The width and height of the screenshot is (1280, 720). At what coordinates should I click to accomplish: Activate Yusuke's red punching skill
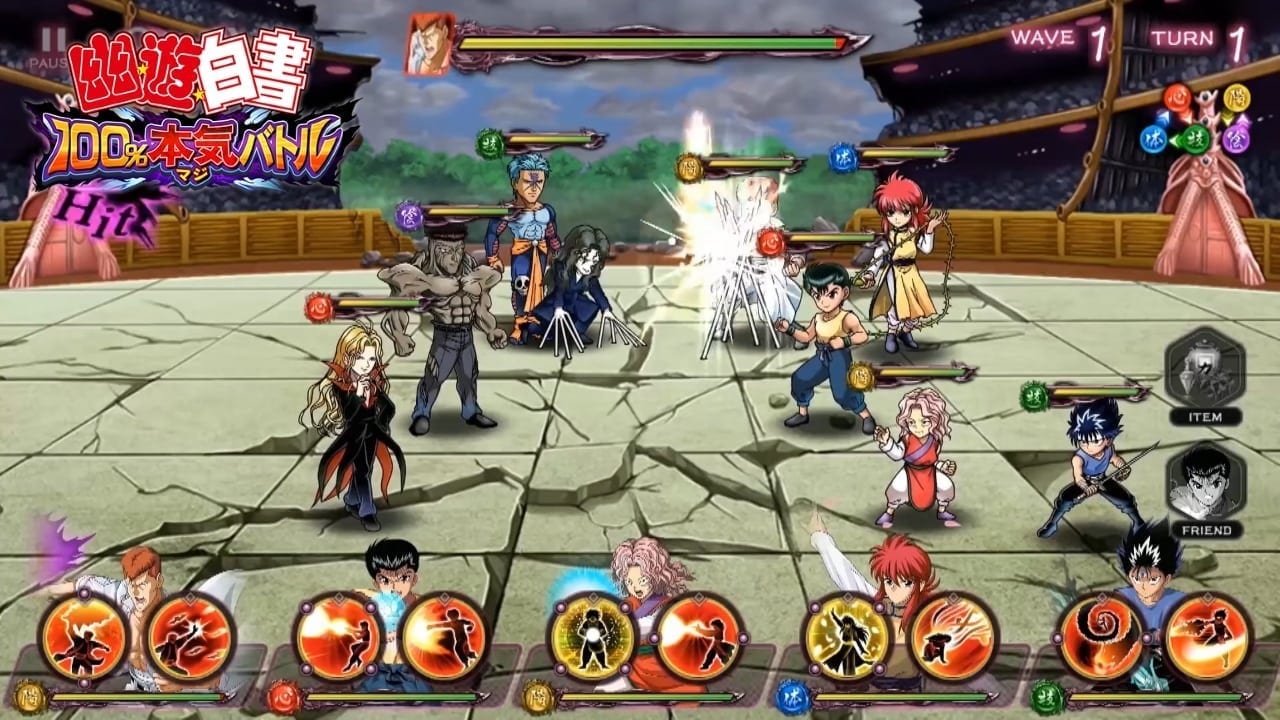(444, 637)
